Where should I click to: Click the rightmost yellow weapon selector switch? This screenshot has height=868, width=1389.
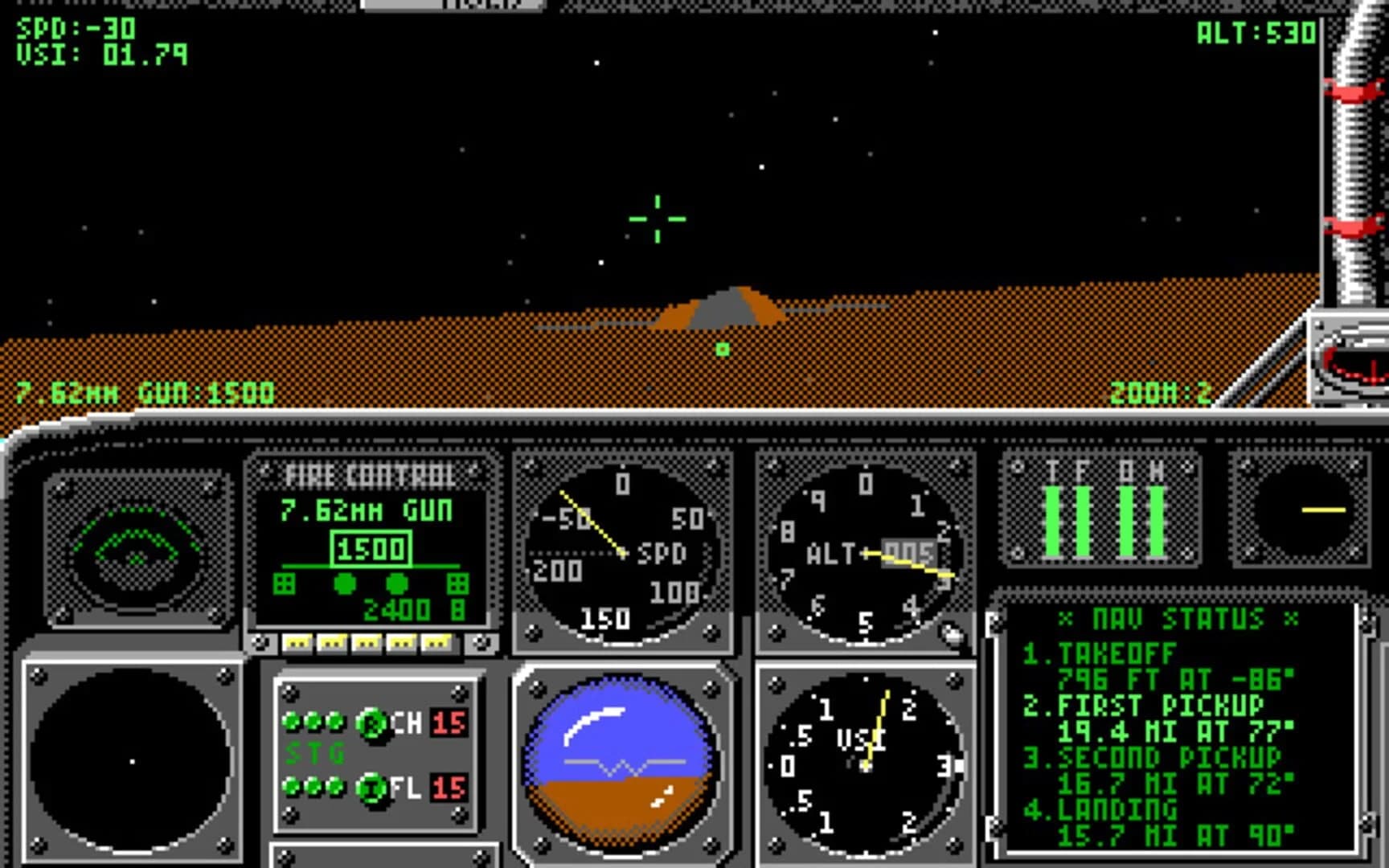click(x=439, y=641)
